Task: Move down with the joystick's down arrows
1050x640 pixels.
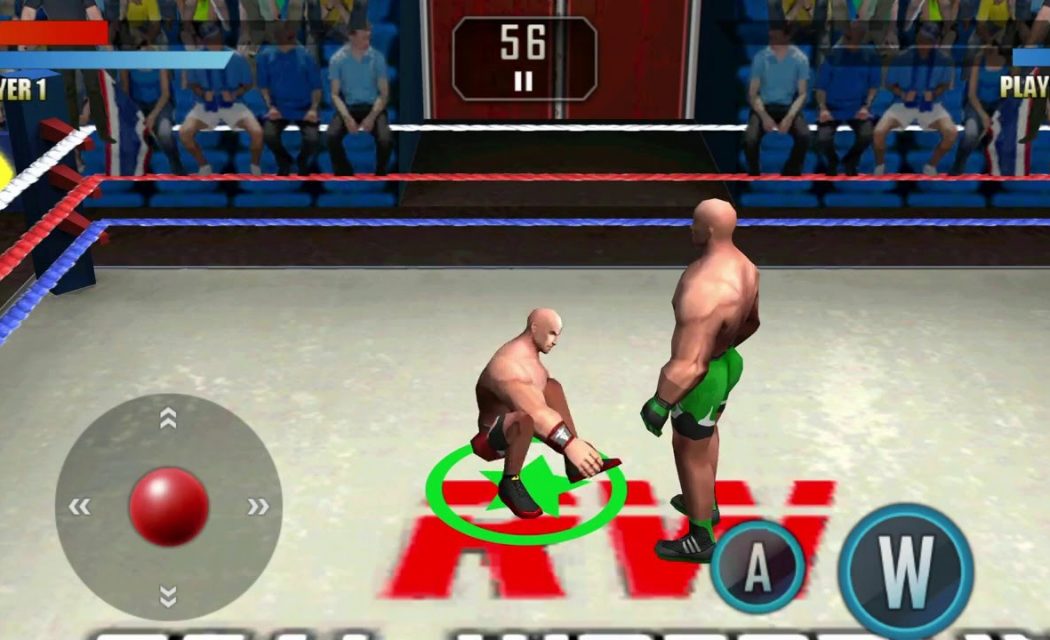Action: tap(168, 597)
